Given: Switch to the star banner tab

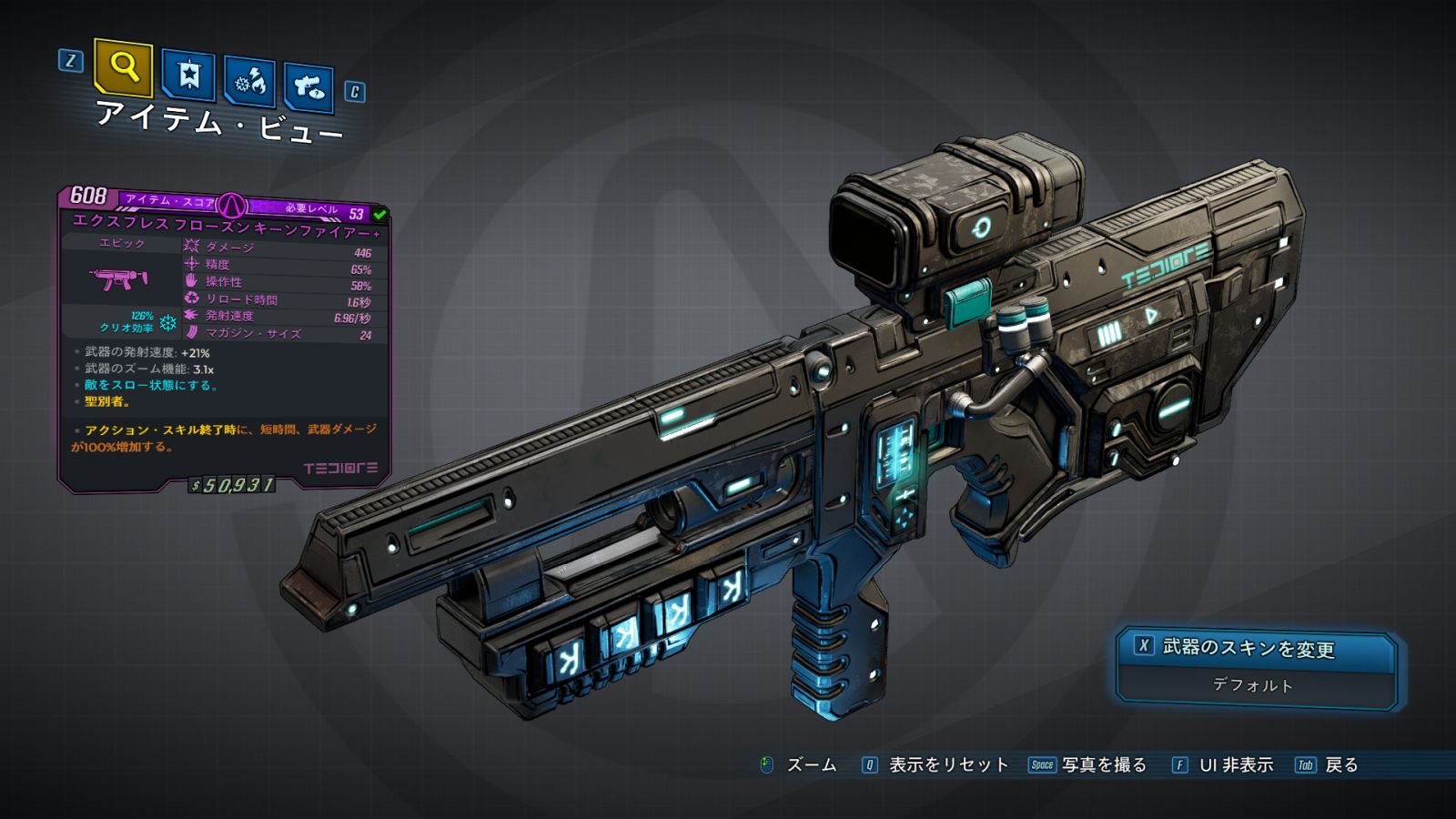Looking at the screenshot, I should coord(188,75).
